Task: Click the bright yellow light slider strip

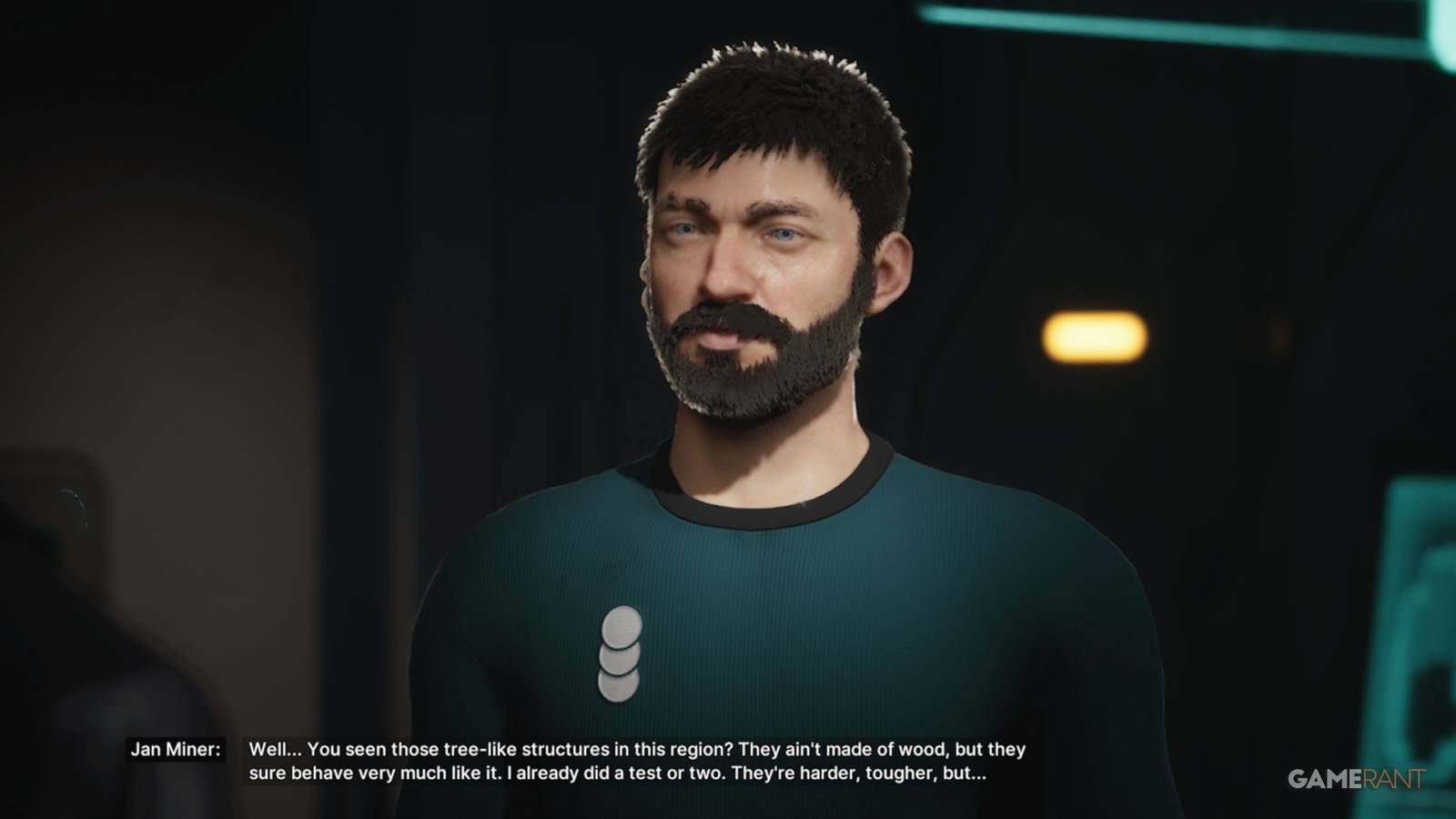Action: click(1095, 336)
